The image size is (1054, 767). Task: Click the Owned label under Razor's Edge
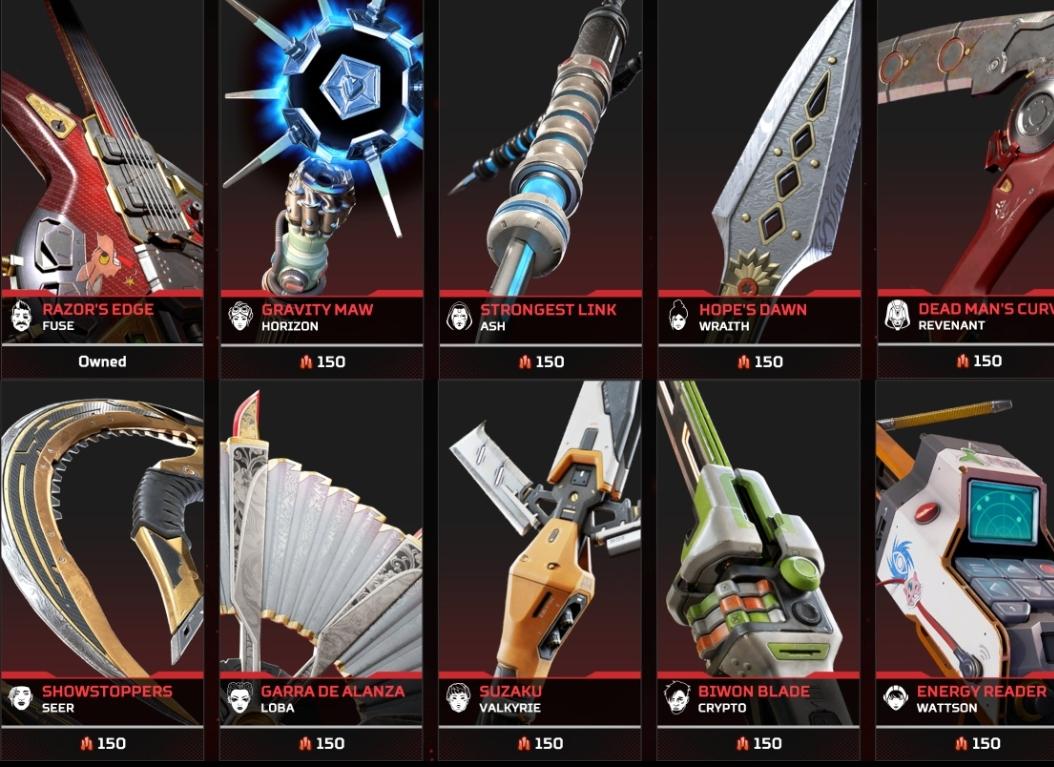point(102,362)
